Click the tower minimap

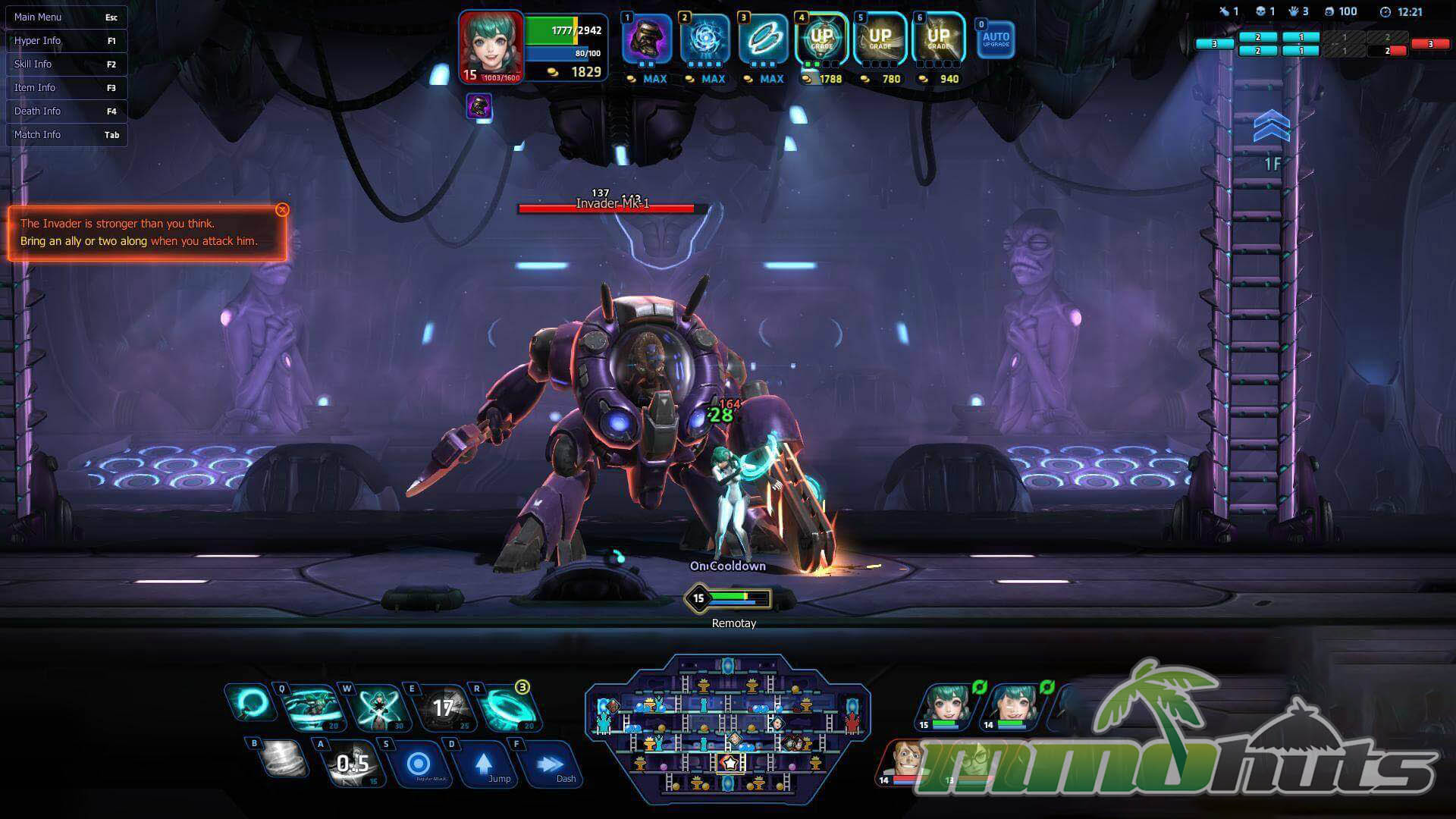727,730
